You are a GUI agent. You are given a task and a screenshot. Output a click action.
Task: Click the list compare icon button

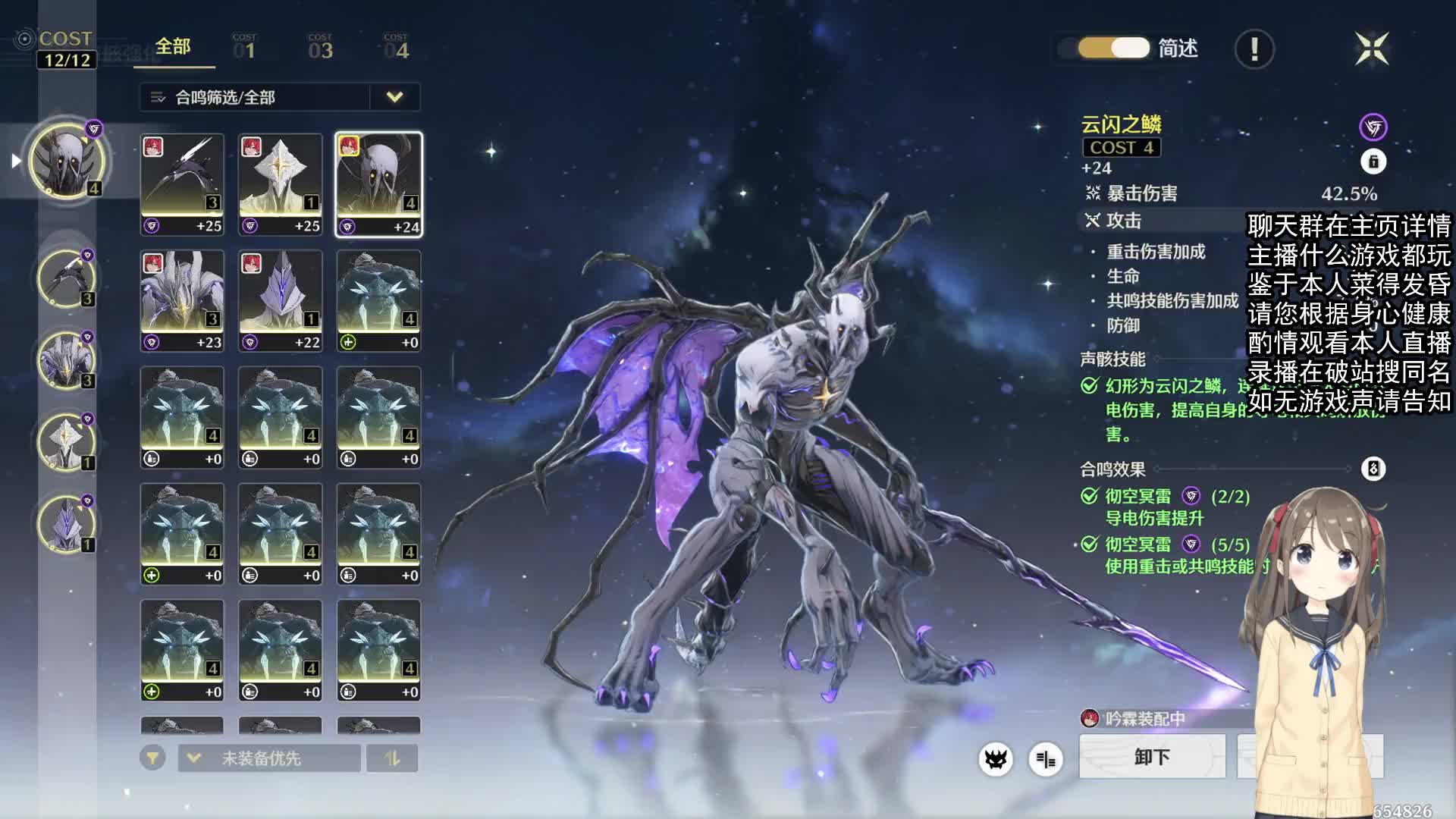click(x=1046, y=759)
